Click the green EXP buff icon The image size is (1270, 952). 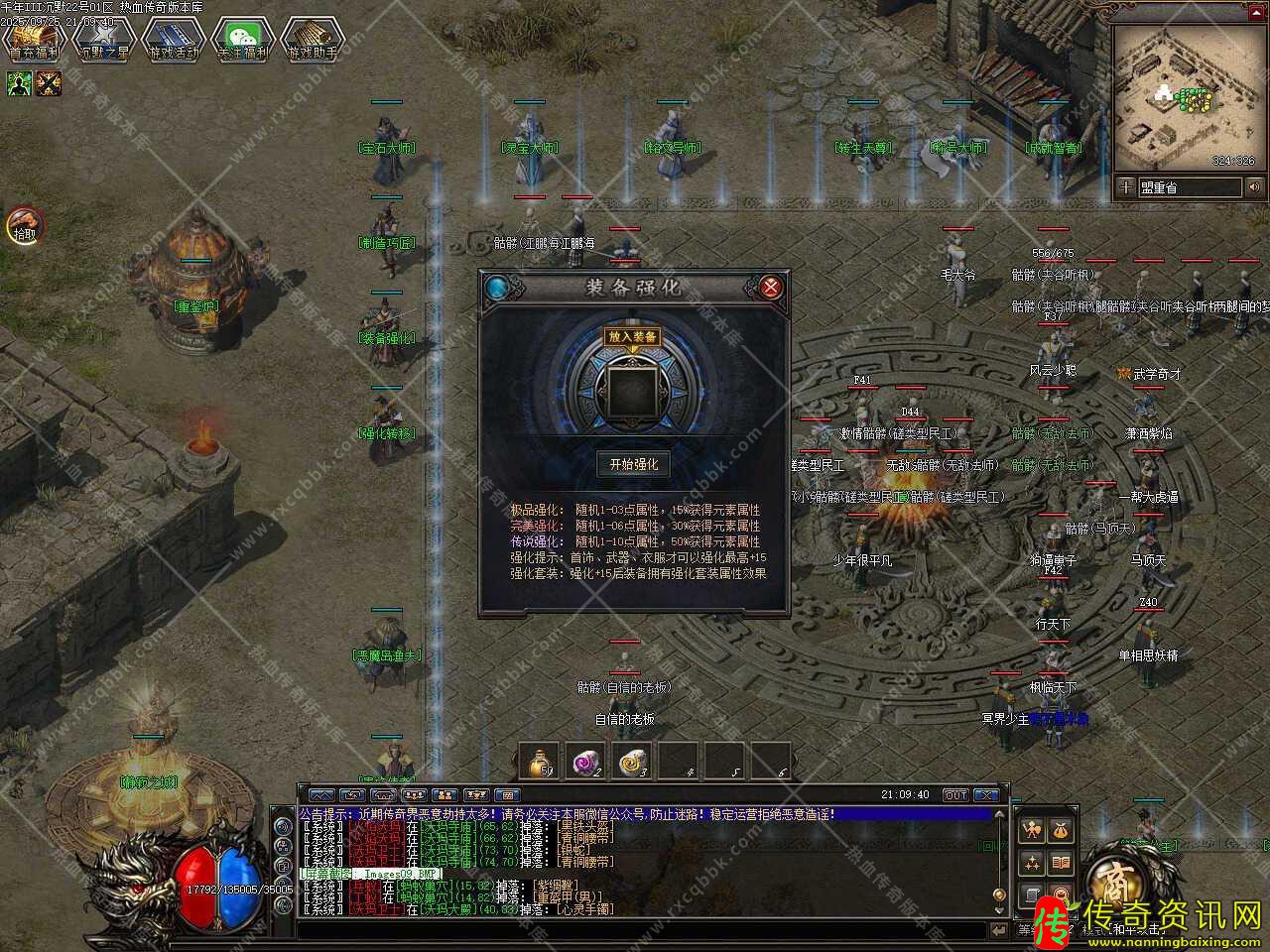click(x=20, y=84)
